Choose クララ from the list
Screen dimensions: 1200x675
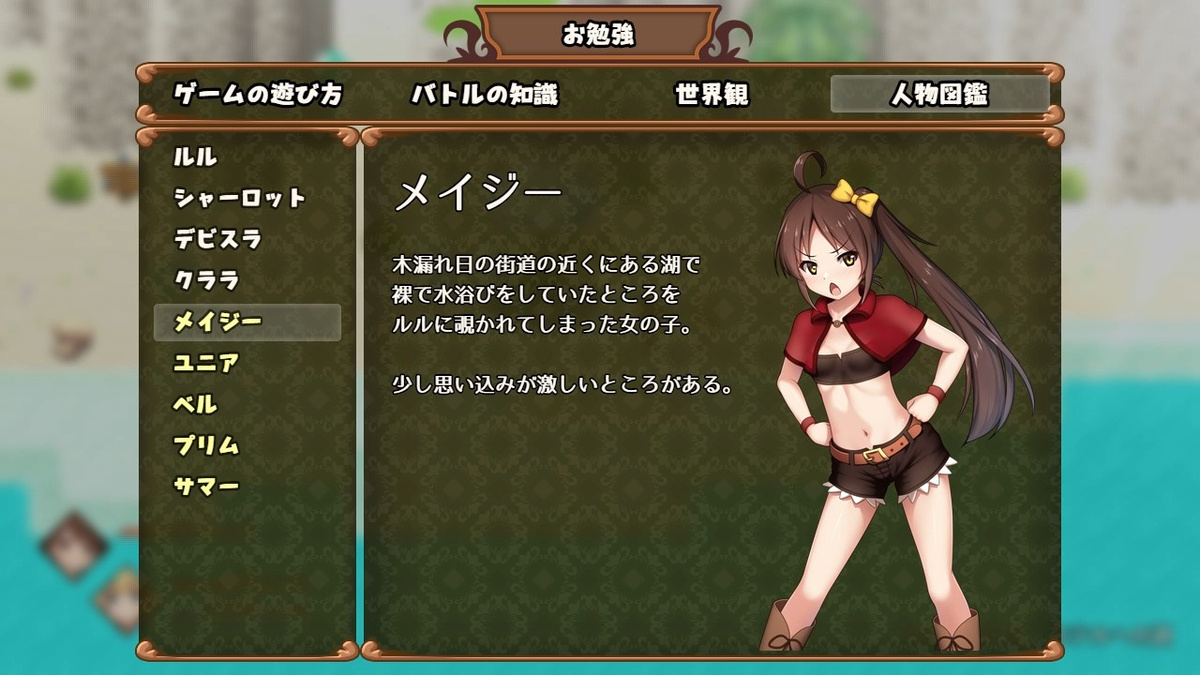[207, 281]
